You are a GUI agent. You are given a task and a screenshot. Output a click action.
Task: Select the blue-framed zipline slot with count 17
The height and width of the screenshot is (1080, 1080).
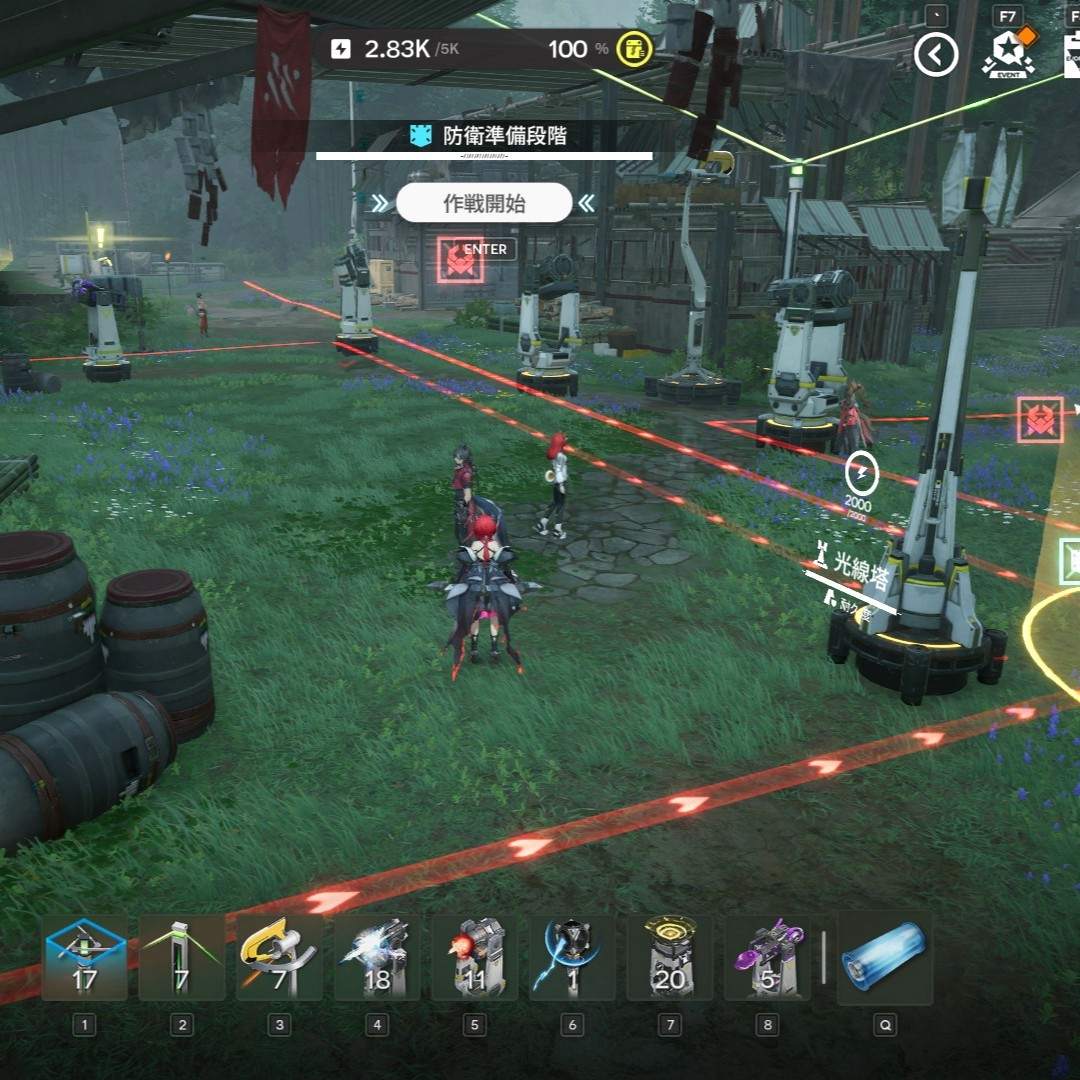point(85,959)
